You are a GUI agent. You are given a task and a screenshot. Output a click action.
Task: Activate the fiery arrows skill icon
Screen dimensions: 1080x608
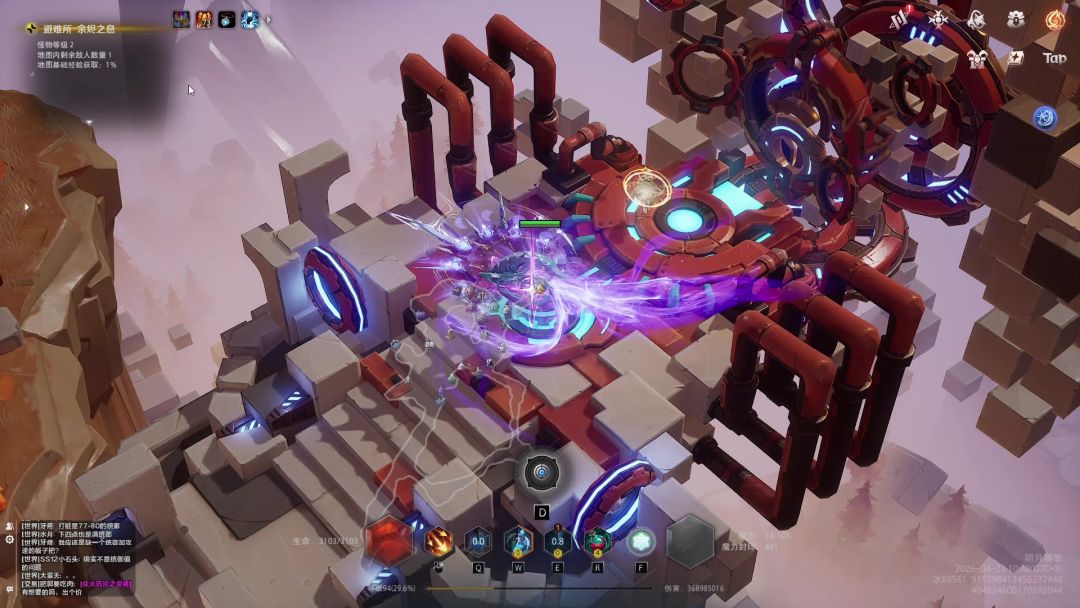tap(438, 542)
